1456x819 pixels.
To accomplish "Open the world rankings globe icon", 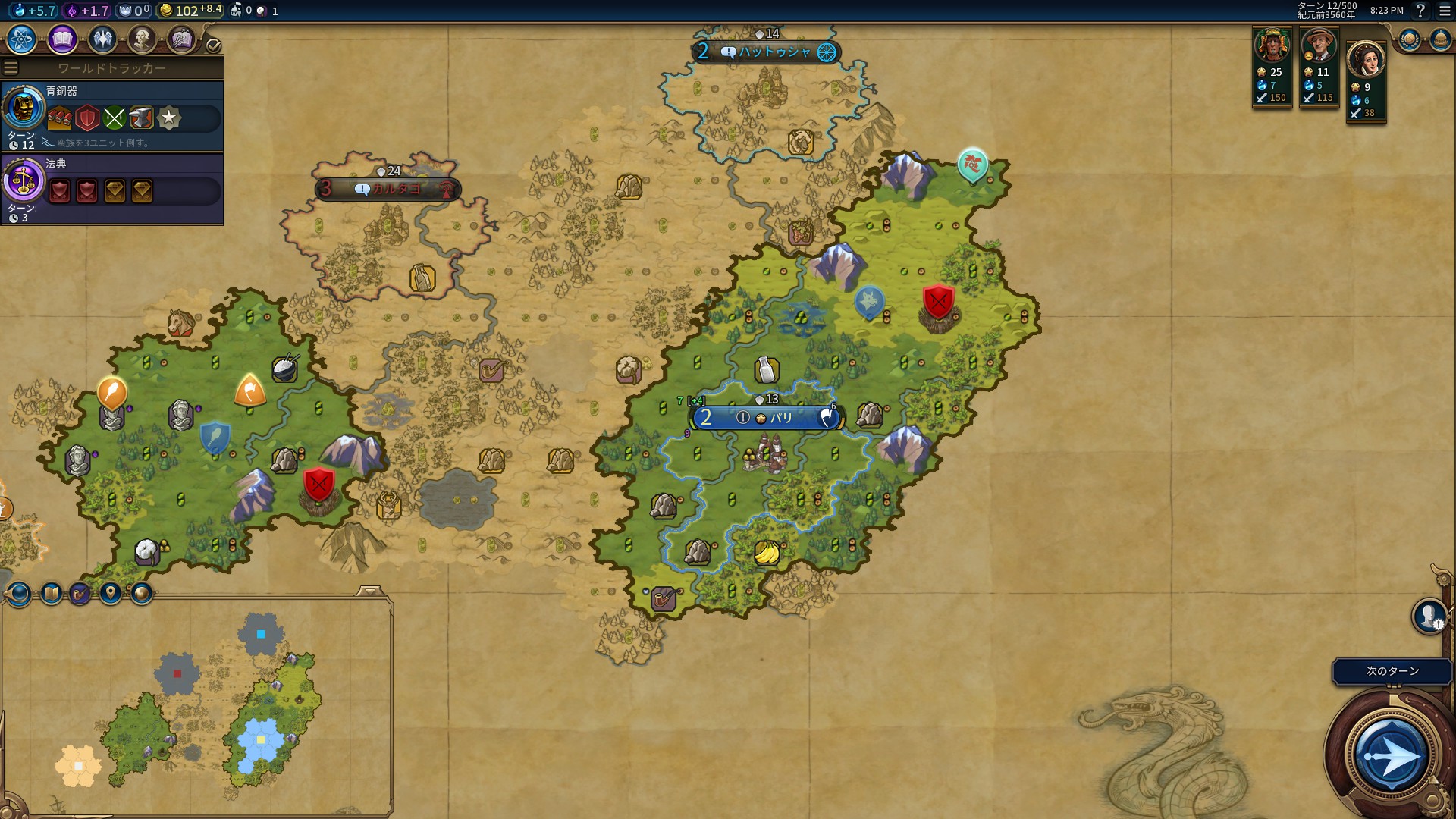I will pos(1409,39).
